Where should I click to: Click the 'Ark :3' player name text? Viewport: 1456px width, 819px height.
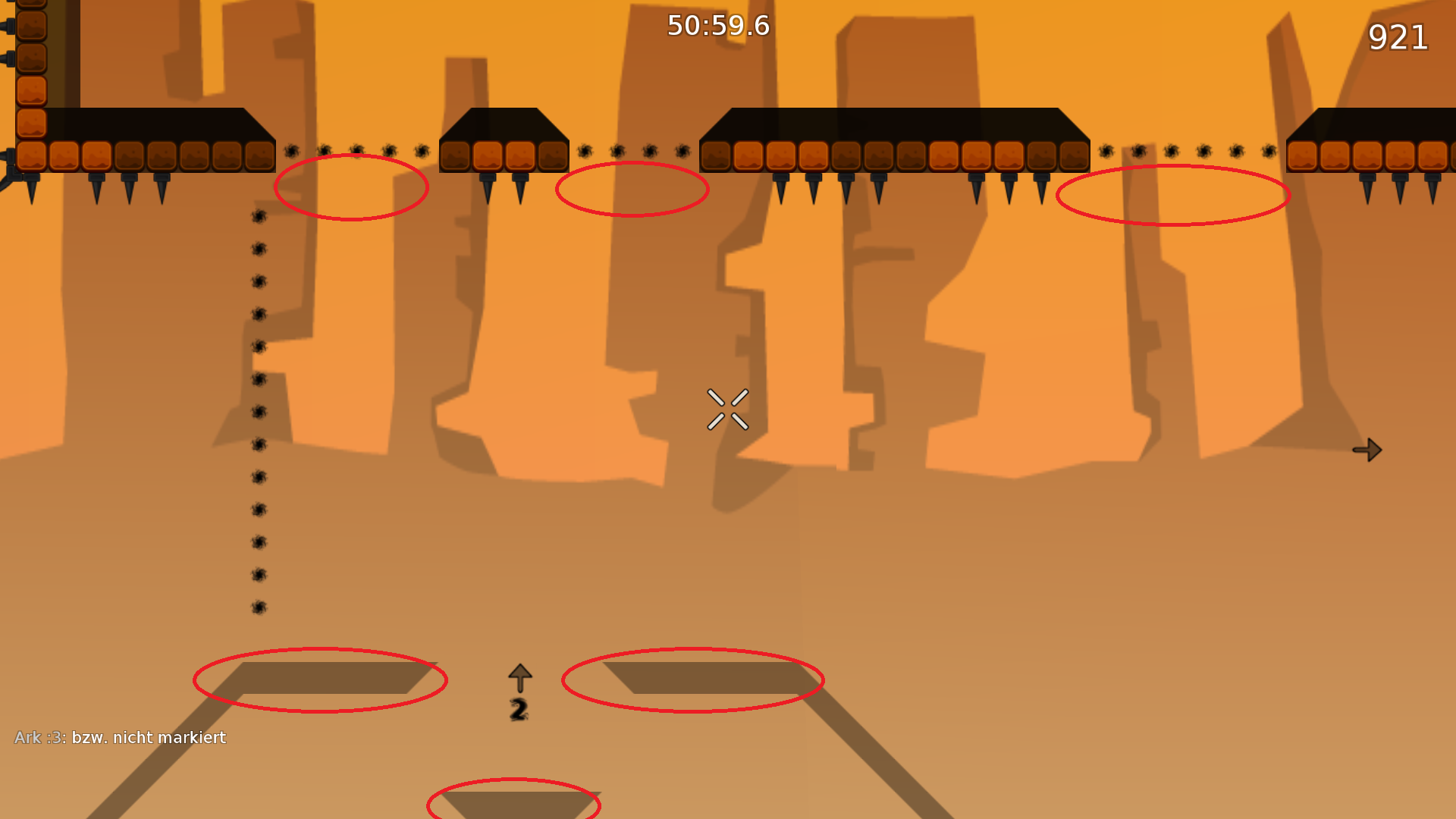[35, 737]
